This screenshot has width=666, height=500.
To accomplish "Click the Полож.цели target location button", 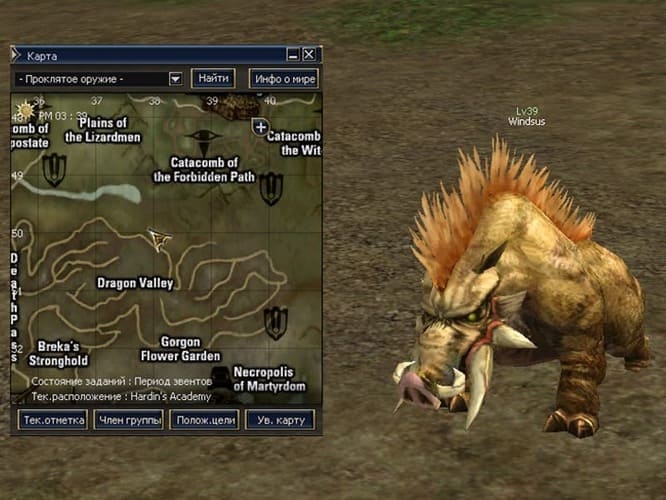I will (203, 420).
